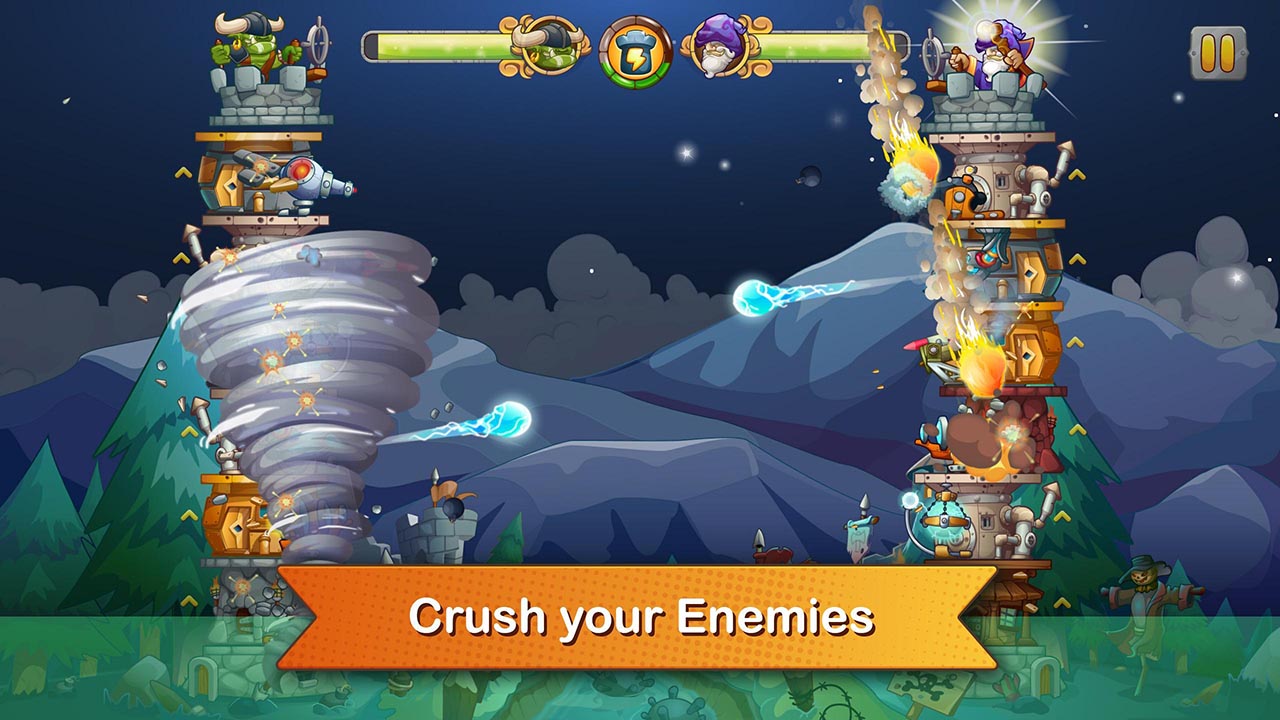Select the rocket launcher on the right tower
The height and width of the screenshot is (720, 1280).
[x=932, y=352]
